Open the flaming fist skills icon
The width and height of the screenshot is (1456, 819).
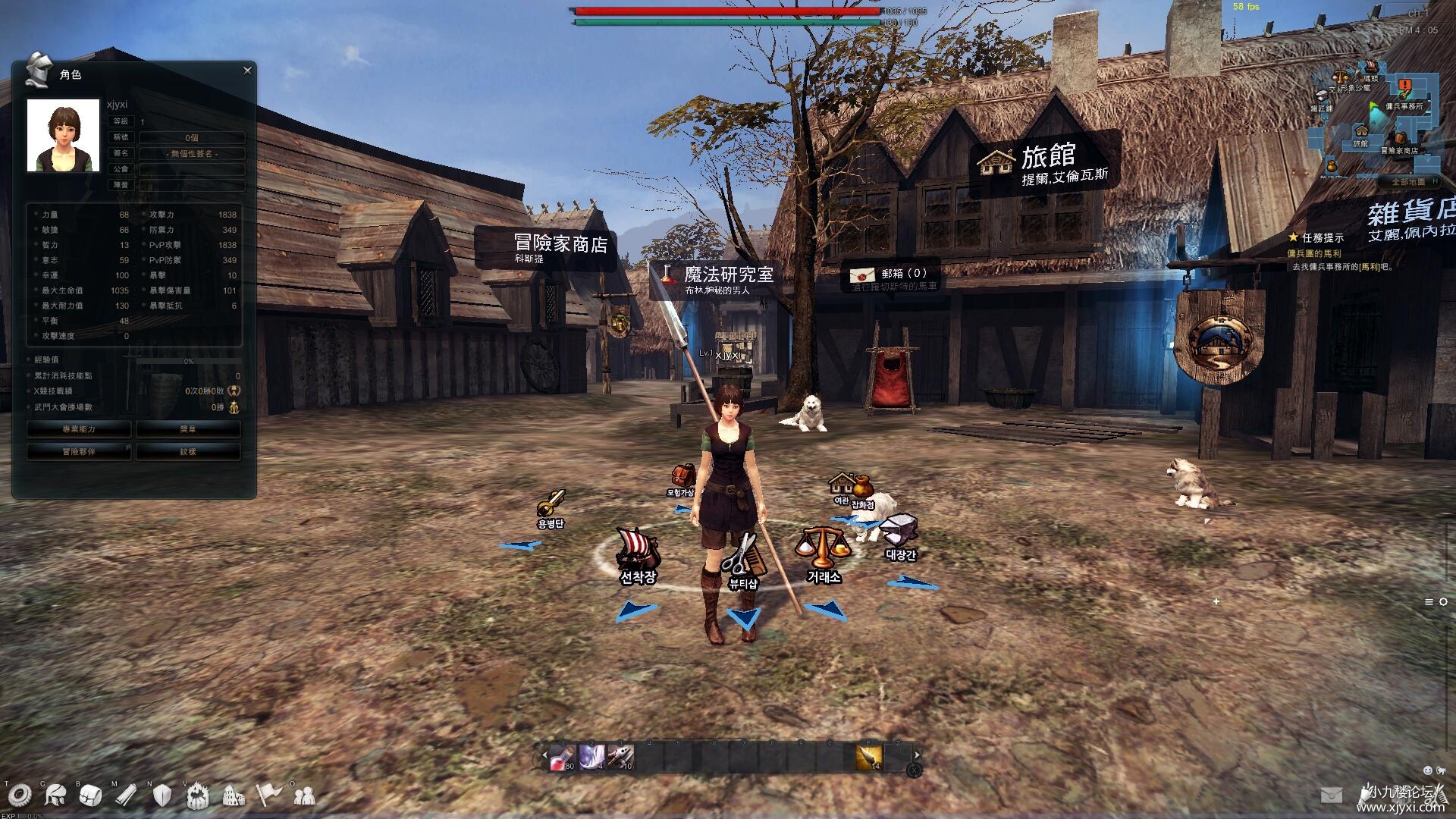pyautogui.click(x=198, y=795)
